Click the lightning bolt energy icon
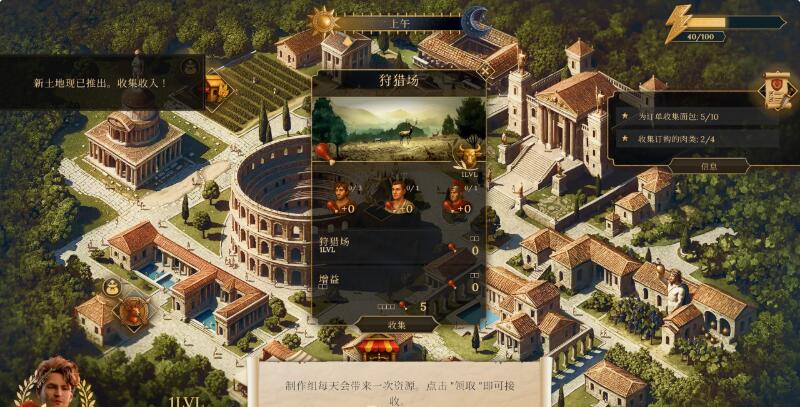This screenshot has height=407, width=800. [x=680, y=24]
